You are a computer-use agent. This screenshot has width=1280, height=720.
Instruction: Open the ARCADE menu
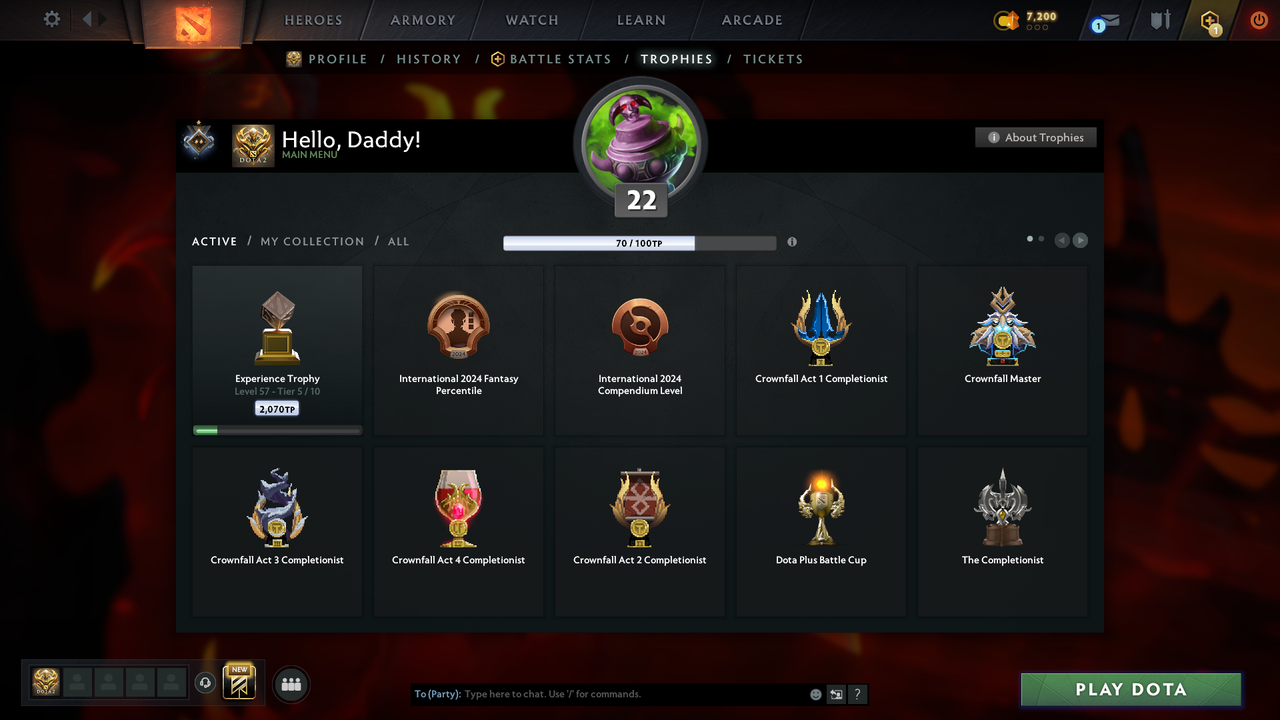point(751,19)
